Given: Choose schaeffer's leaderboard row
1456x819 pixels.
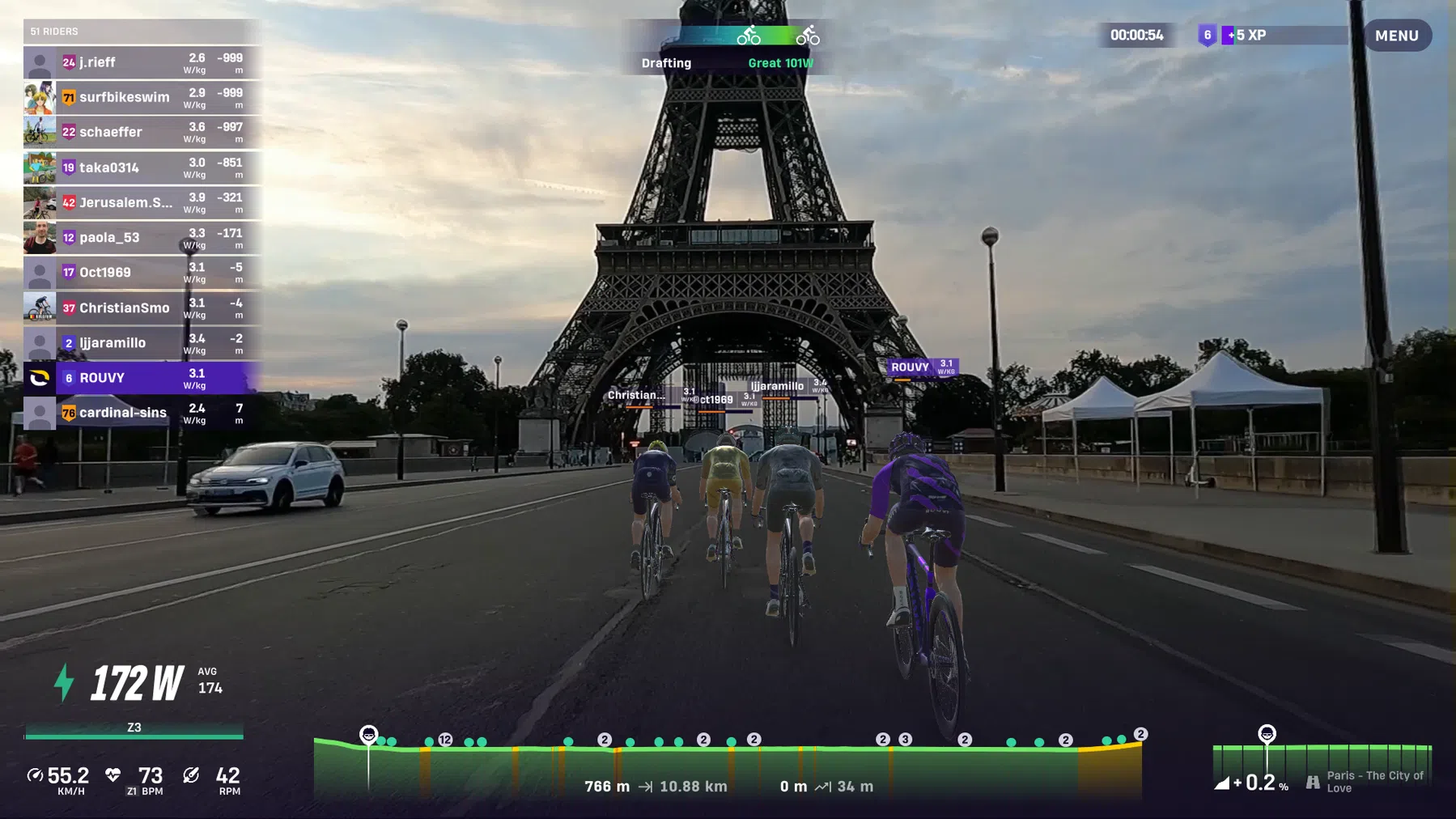Looking at the screenshot, I should [x=142, y=132].
